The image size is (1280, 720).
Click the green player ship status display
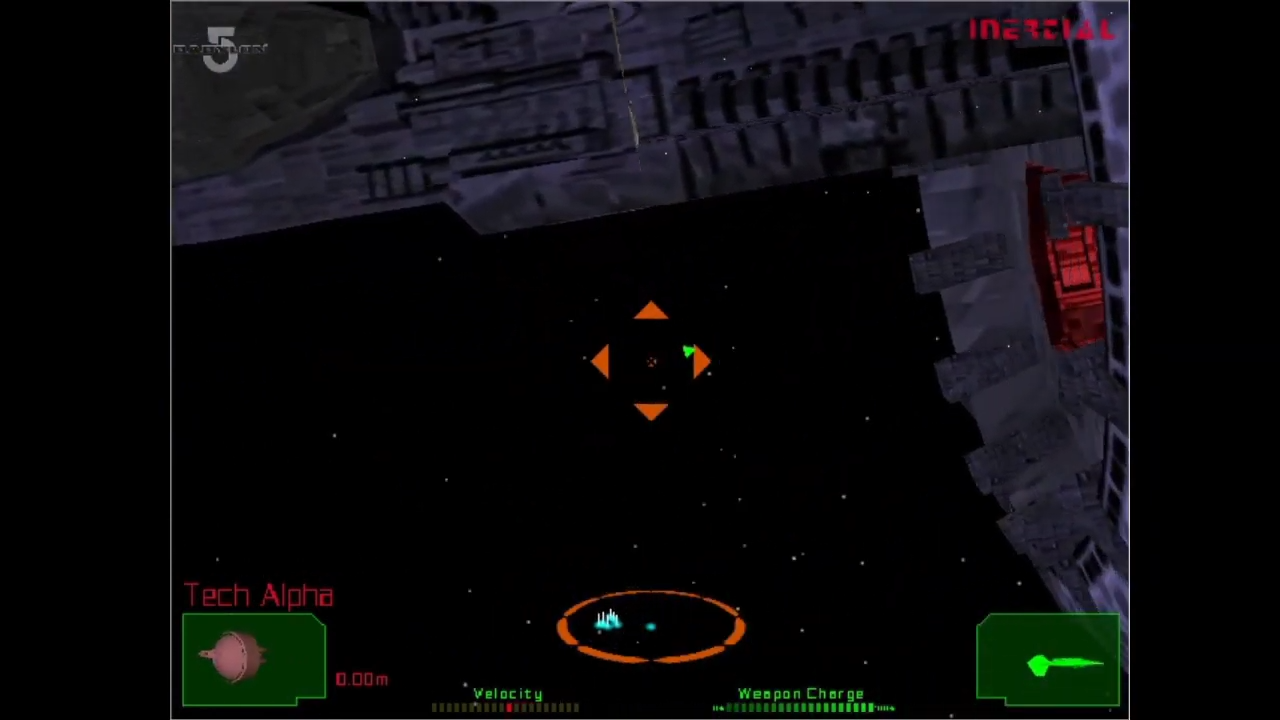coord(1048,660)
